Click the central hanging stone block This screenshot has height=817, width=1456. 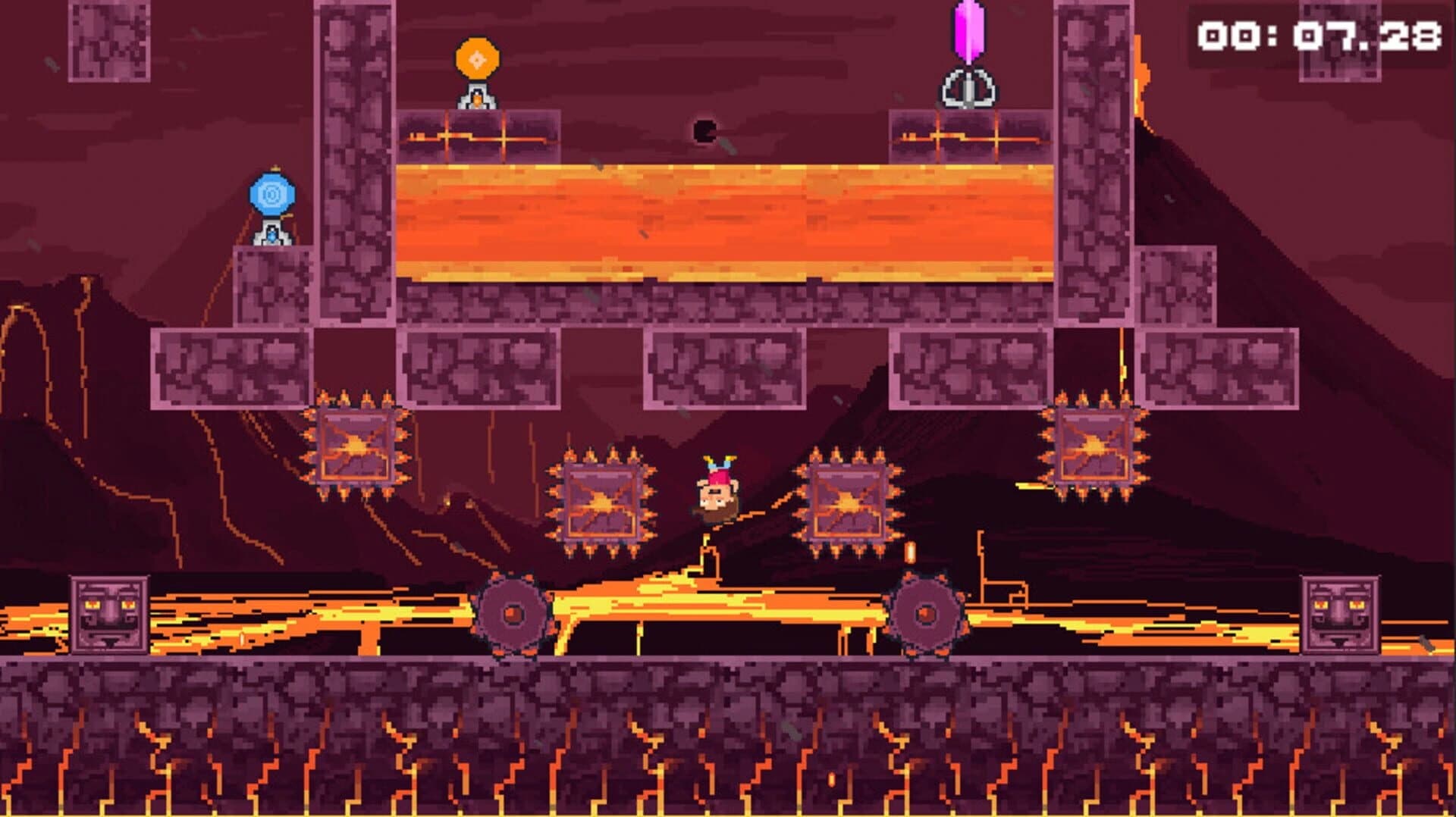pyautogui.click(x=724, y=368)
